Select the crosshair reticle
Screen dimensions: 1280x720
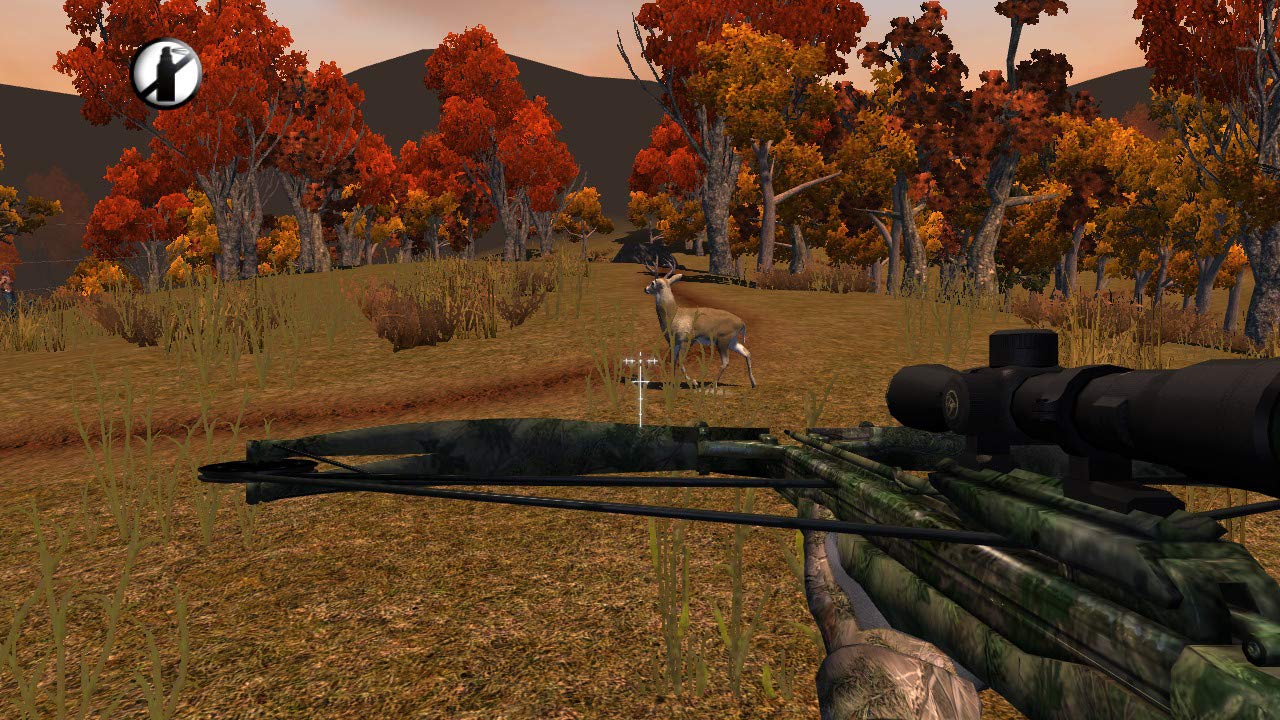click(x=640, y=381)
